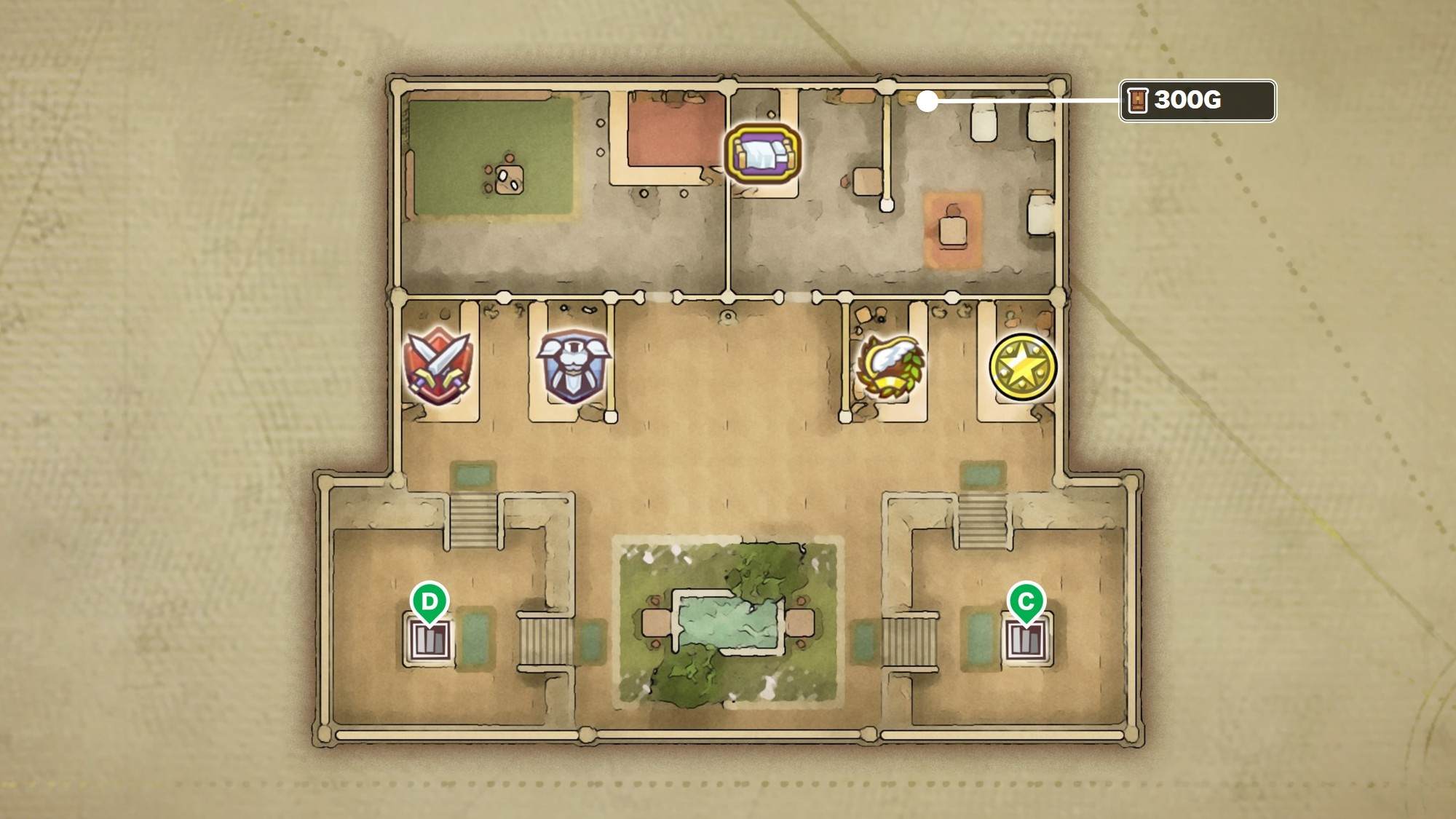The width and height of the screenshot is (1456, 819).
Task: Select the inn bed marker
Action: pyautogui.click(x=762, y=153)
